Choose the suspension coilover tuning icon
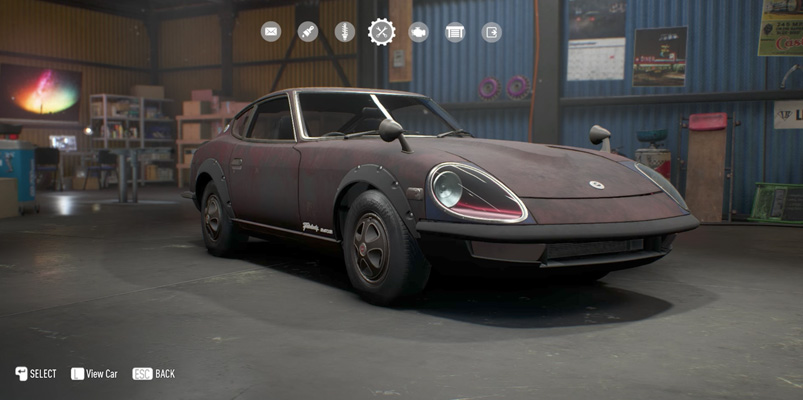The width and height of the screenshot is (803, 400). coord(344,32)
